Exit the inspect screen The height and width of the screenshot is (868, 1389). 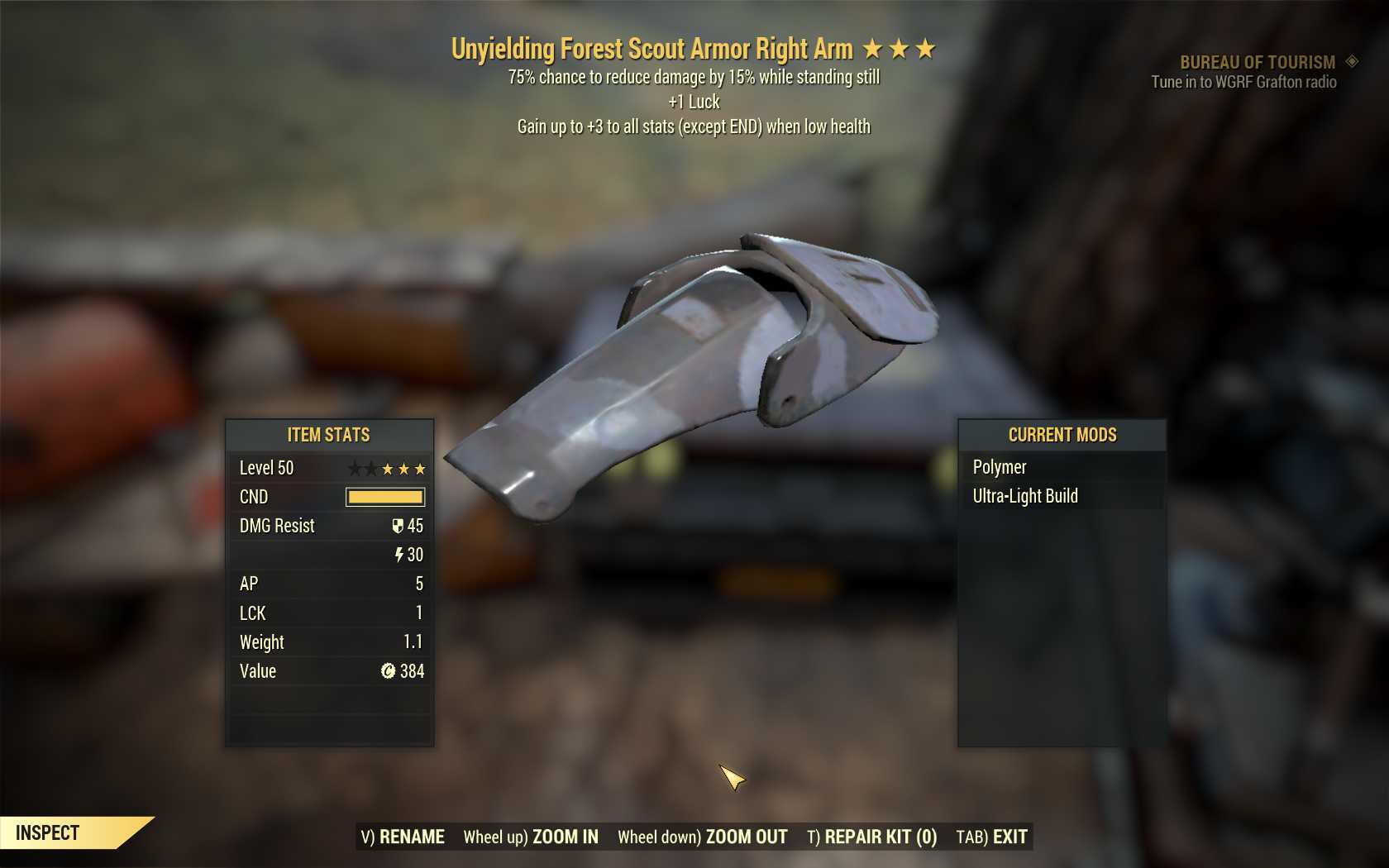[991, 837]
